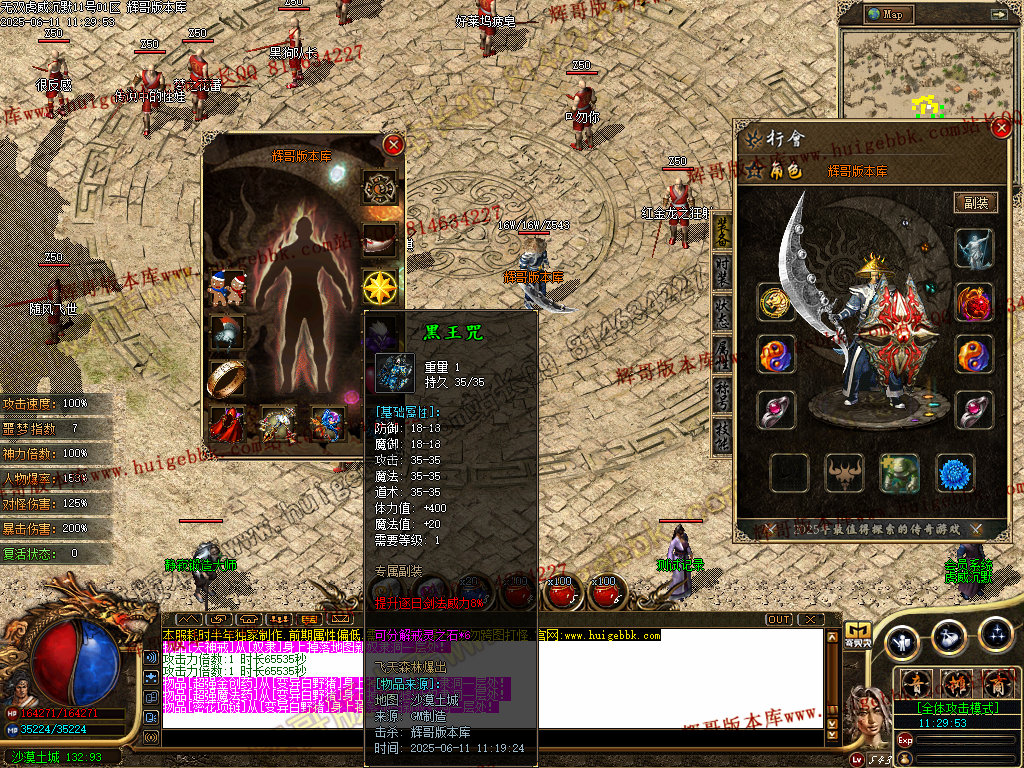Select the gold ring slot
This screenshot has height=768, width=1024.
228,379
